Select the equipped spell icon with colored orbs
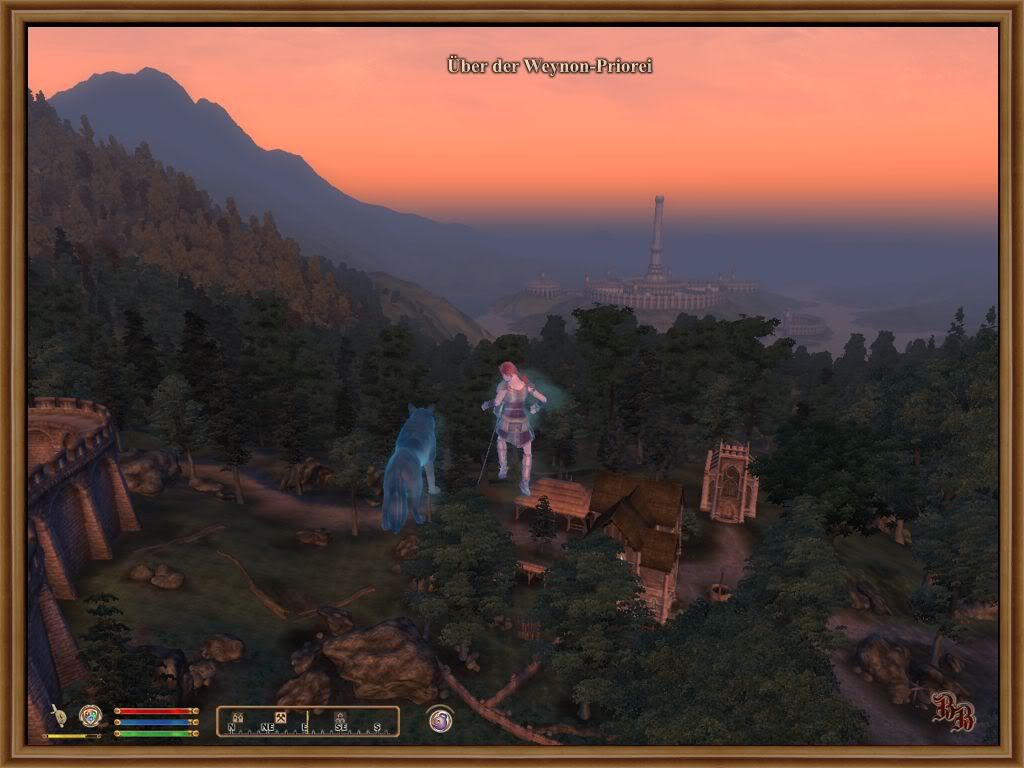The height and width of the screenshot is (768, 1024). click(x=90, y=714)
